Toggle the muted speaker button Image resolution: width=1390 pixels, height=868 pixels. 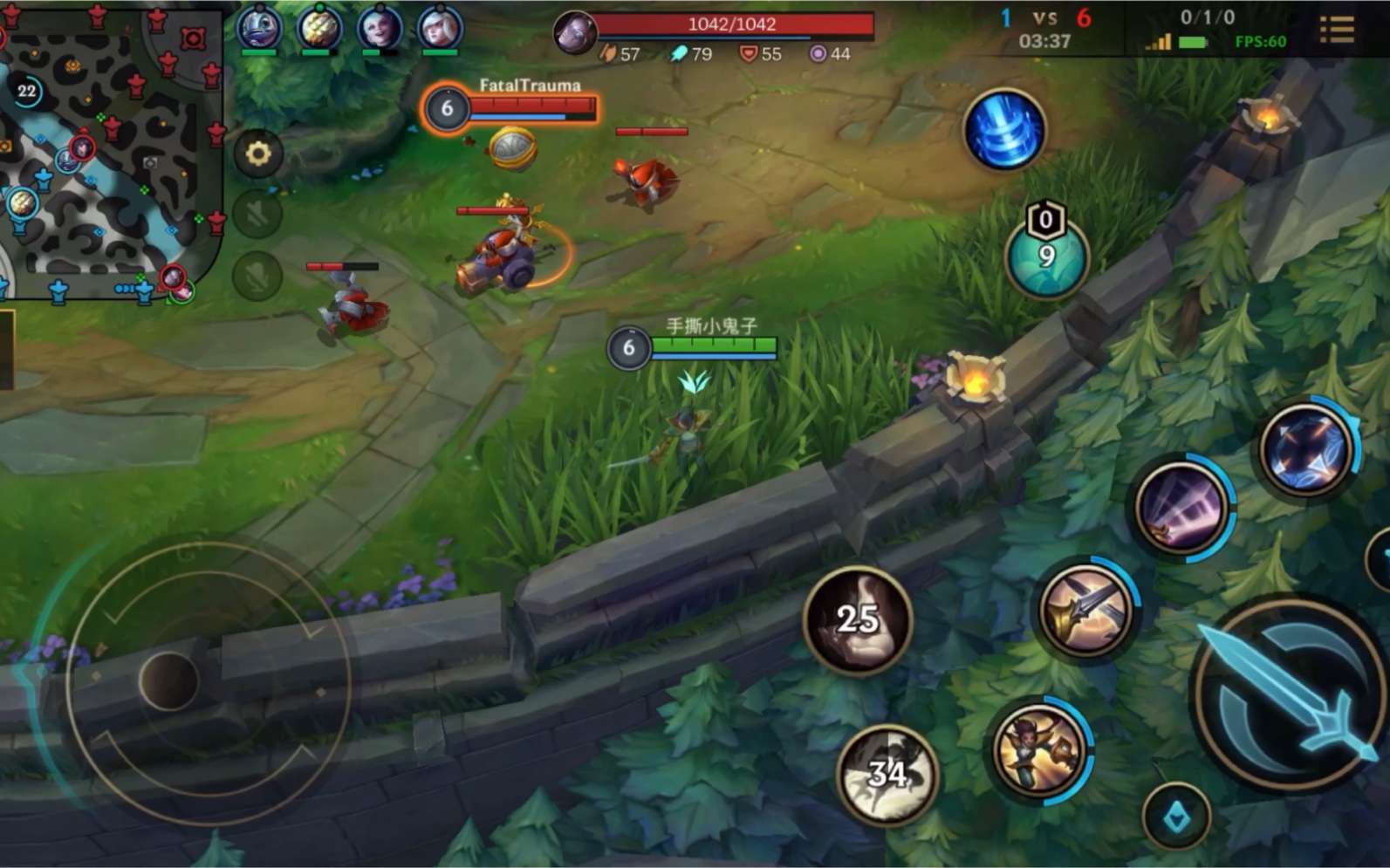(257, 215)
